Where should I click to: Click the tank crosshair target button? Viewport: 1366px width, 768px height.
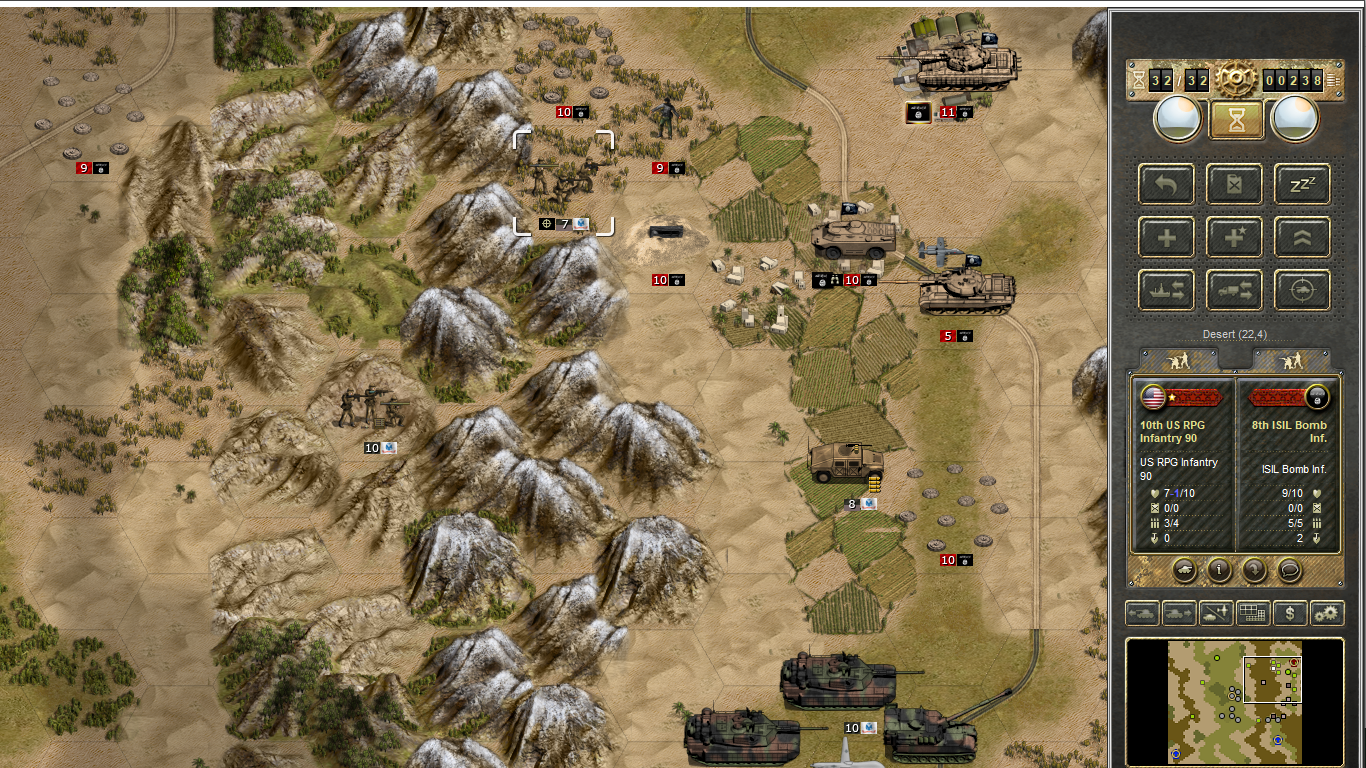point(1302,291)
